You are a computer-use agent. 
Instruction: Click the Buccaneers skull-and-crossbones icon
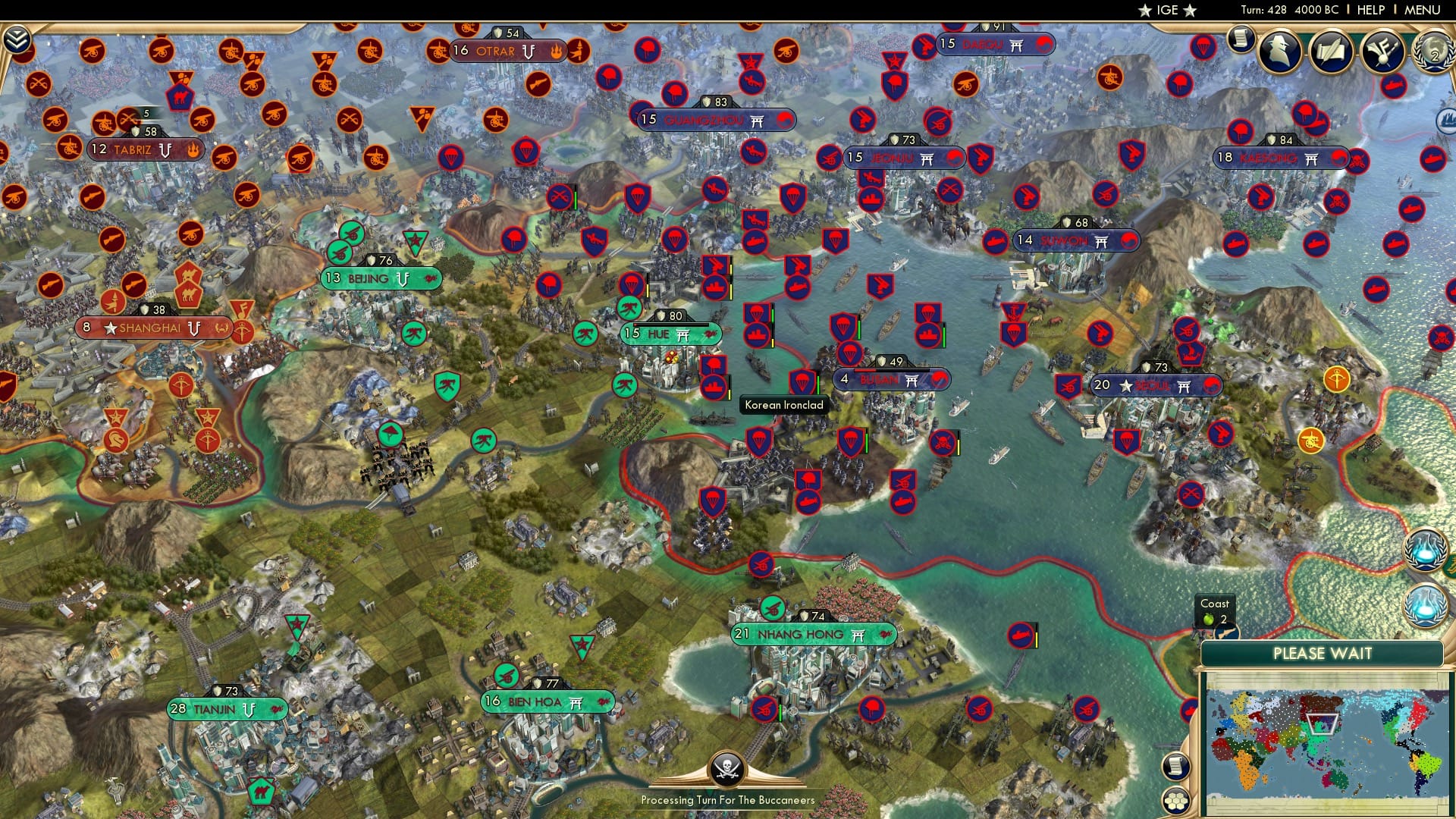pyautogui.click(x=727, y=770)
